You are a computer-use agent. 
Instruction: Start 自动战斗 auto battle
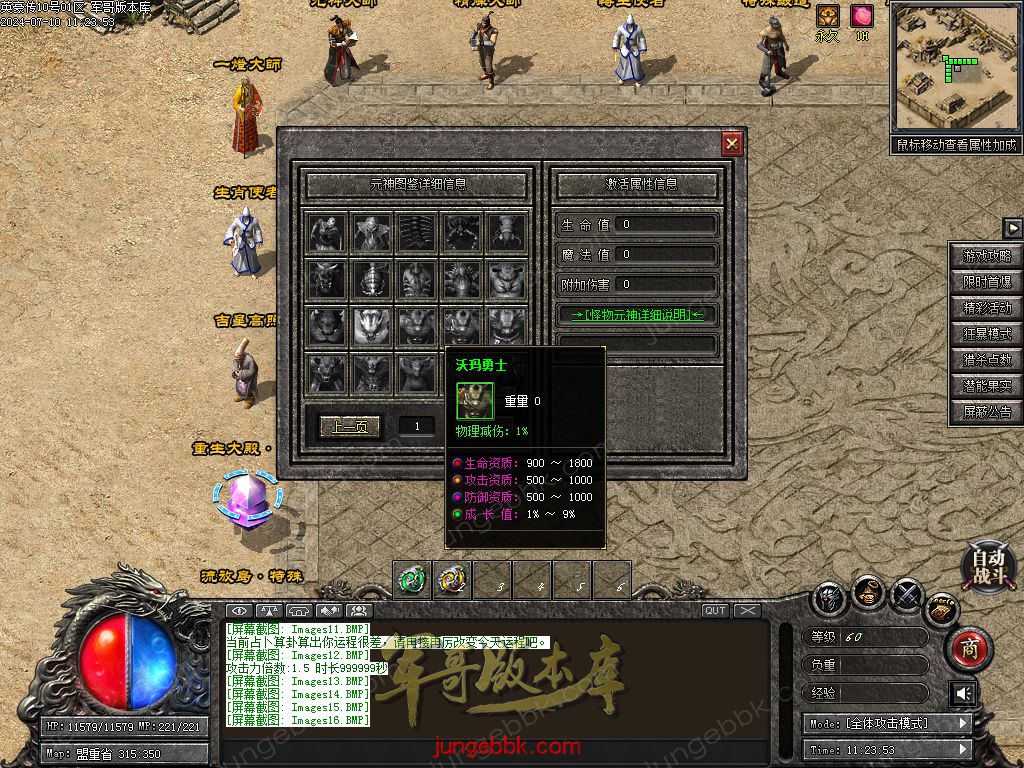pyautogui.click(x=989, y=566)
